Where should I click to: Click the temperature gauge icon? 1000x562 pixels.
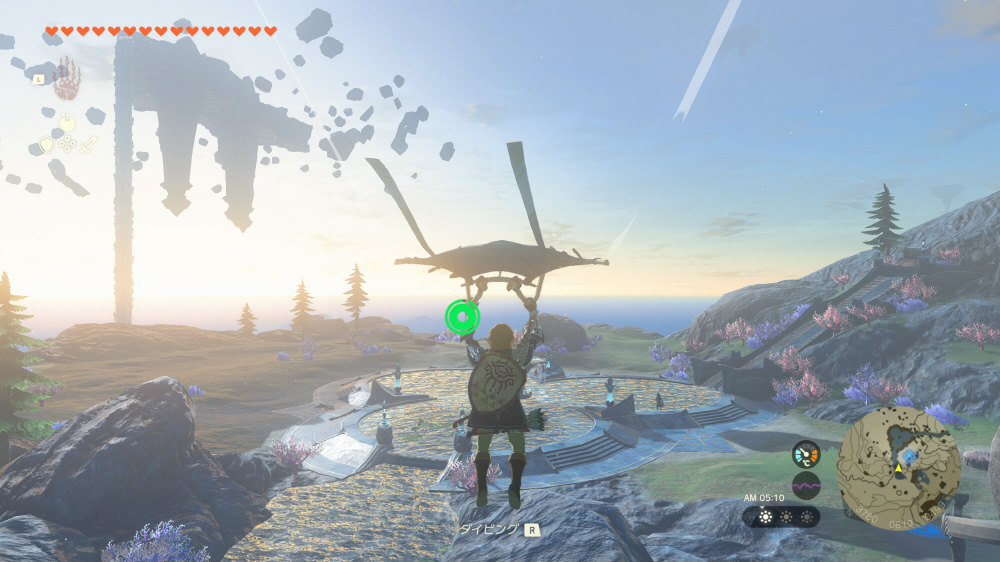click(x=805, y=454)
